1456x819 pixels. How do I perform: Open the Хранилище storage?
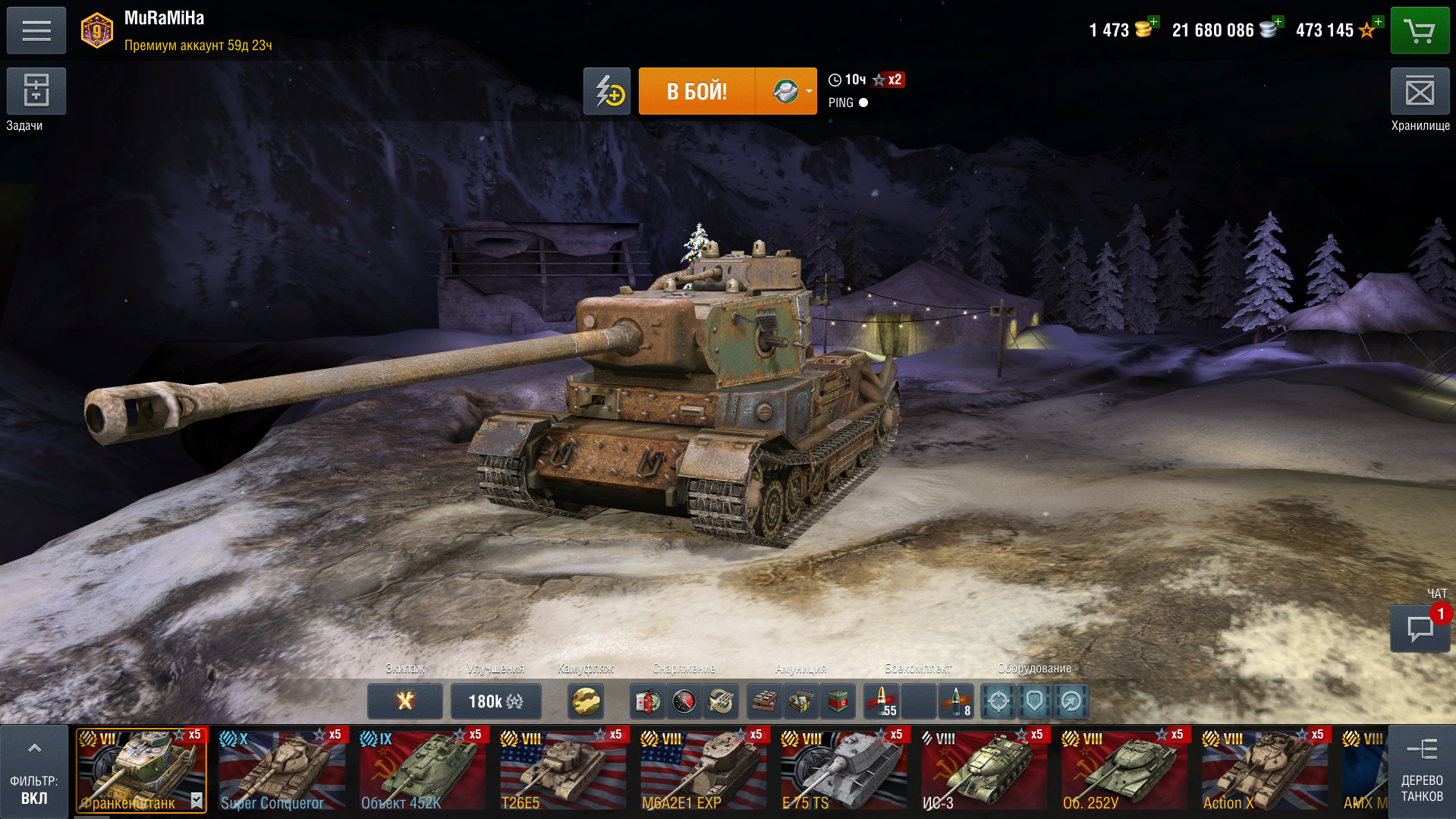(x=1420, y=92)
